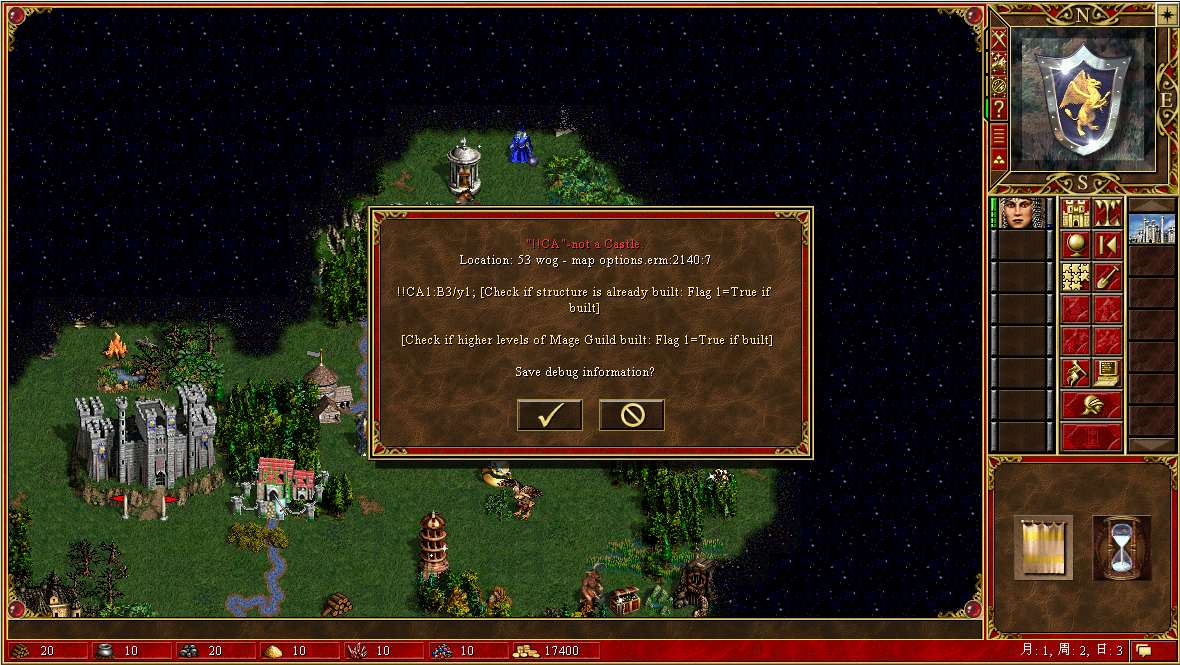This screenshot has height=665, width=1180.
Task: Click the compass star icon above the minimap
Action: click(1167, 14)
